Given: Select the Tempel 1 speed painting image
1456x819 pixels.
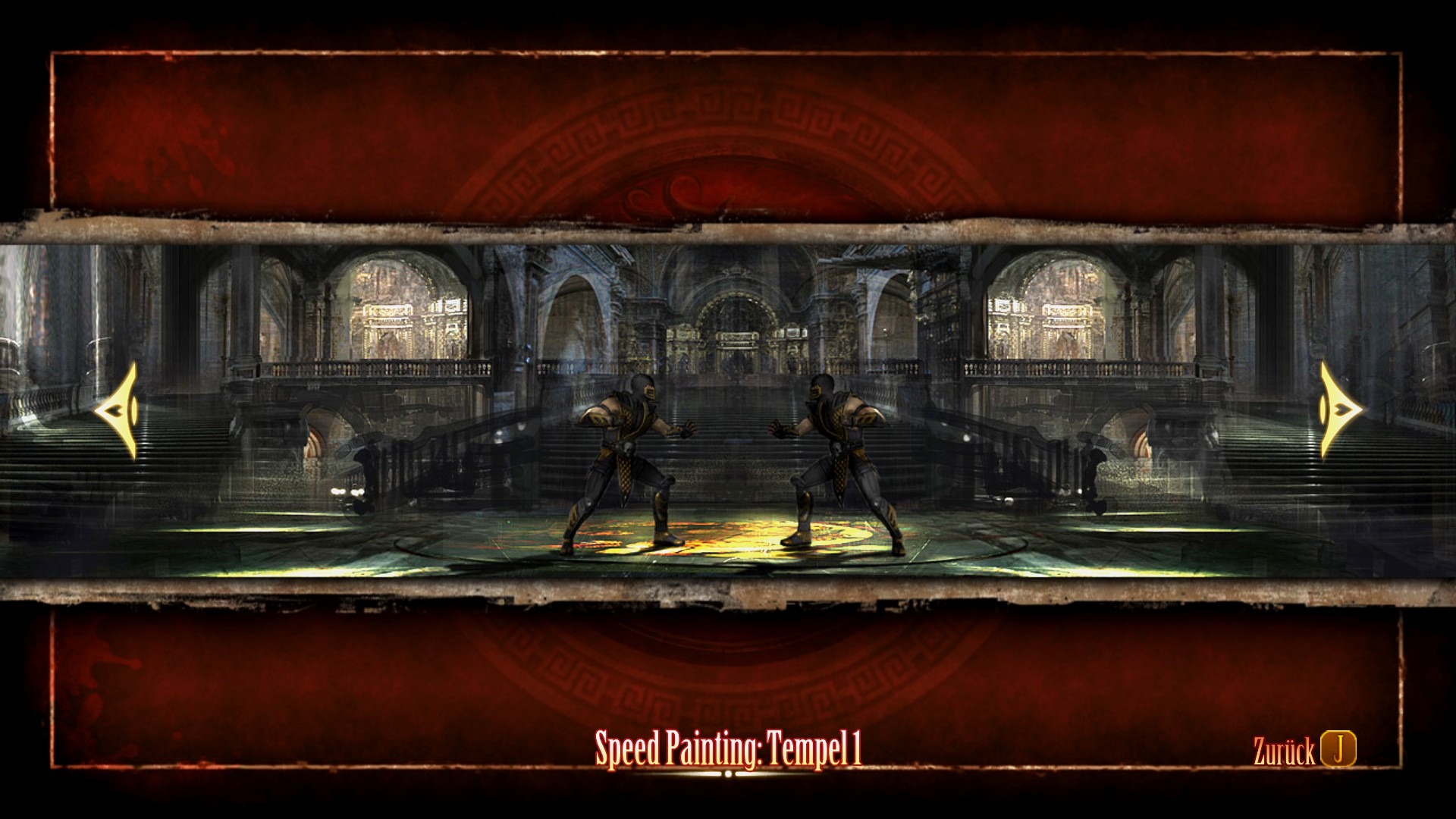Looking at the screenshot, I should pos(728,409).
